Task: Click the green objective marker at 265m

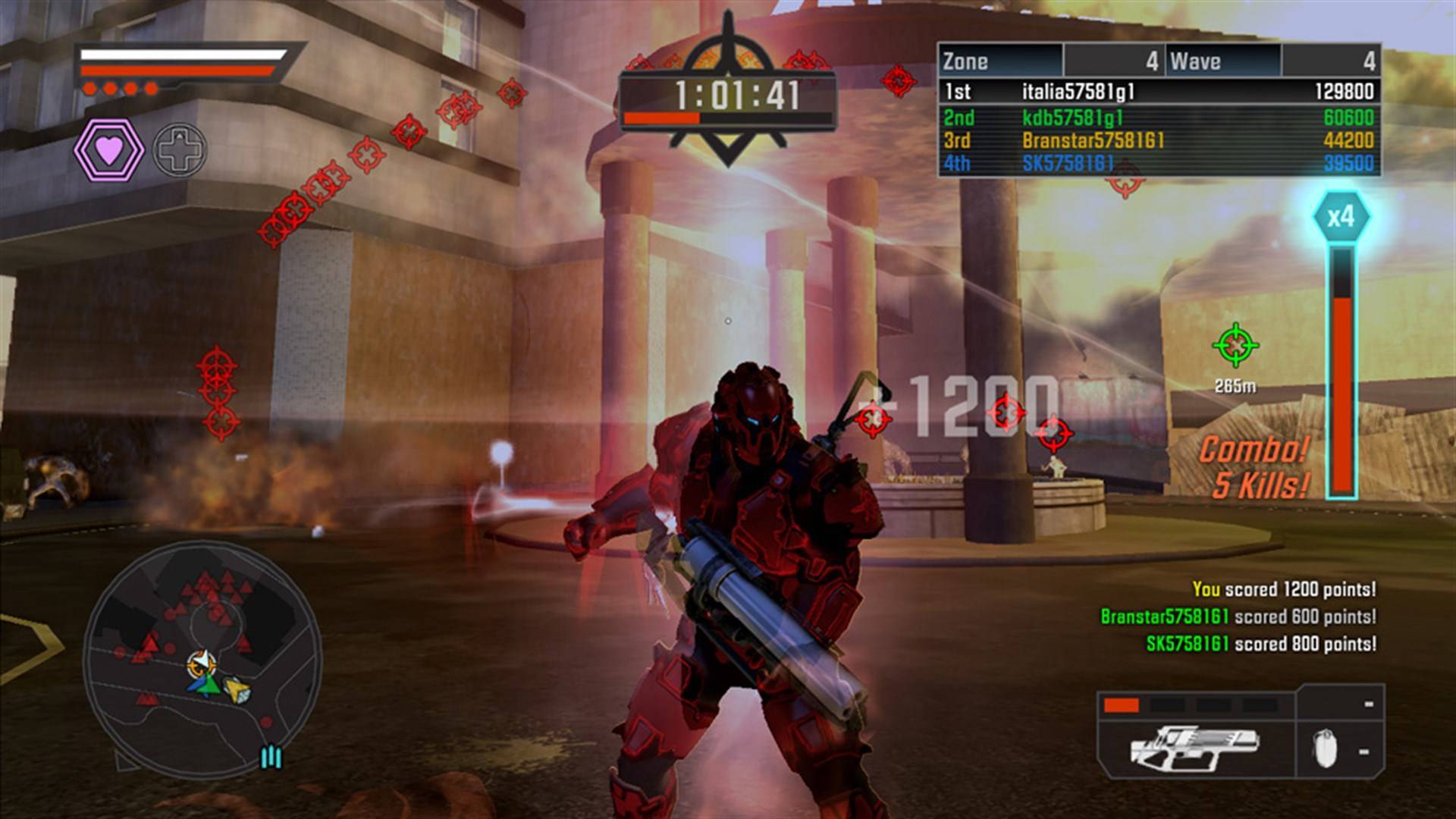Action: pyautogui.click(x=1235, y=346)
